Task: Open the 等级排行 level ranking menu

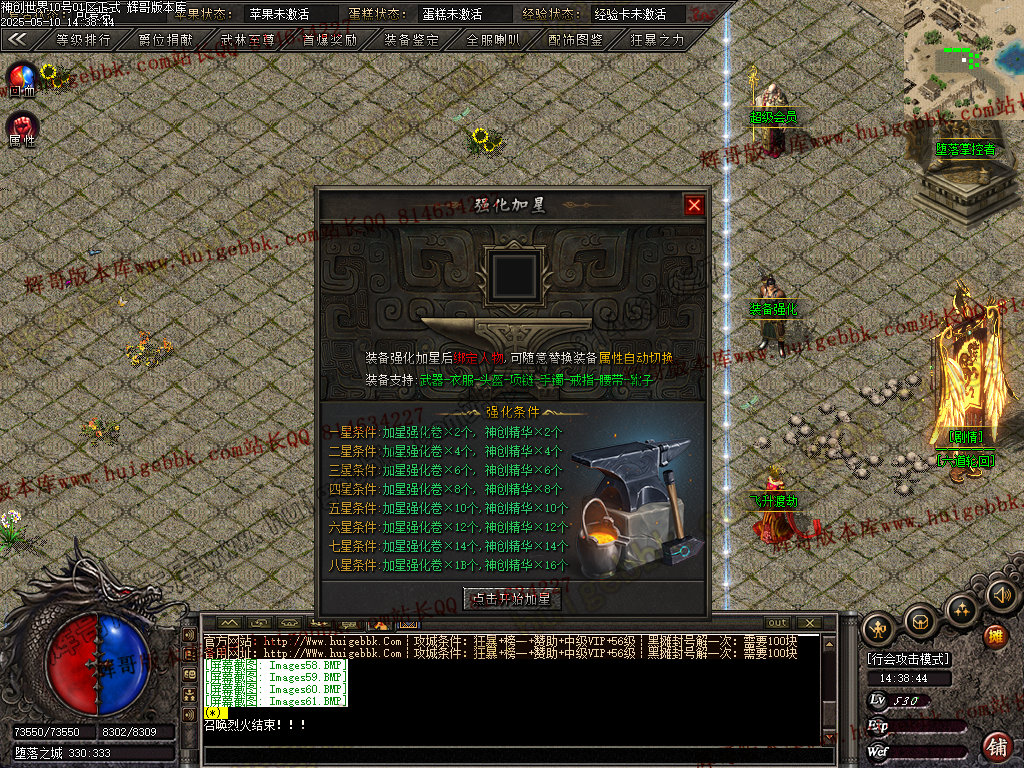Action: (83, 40)
